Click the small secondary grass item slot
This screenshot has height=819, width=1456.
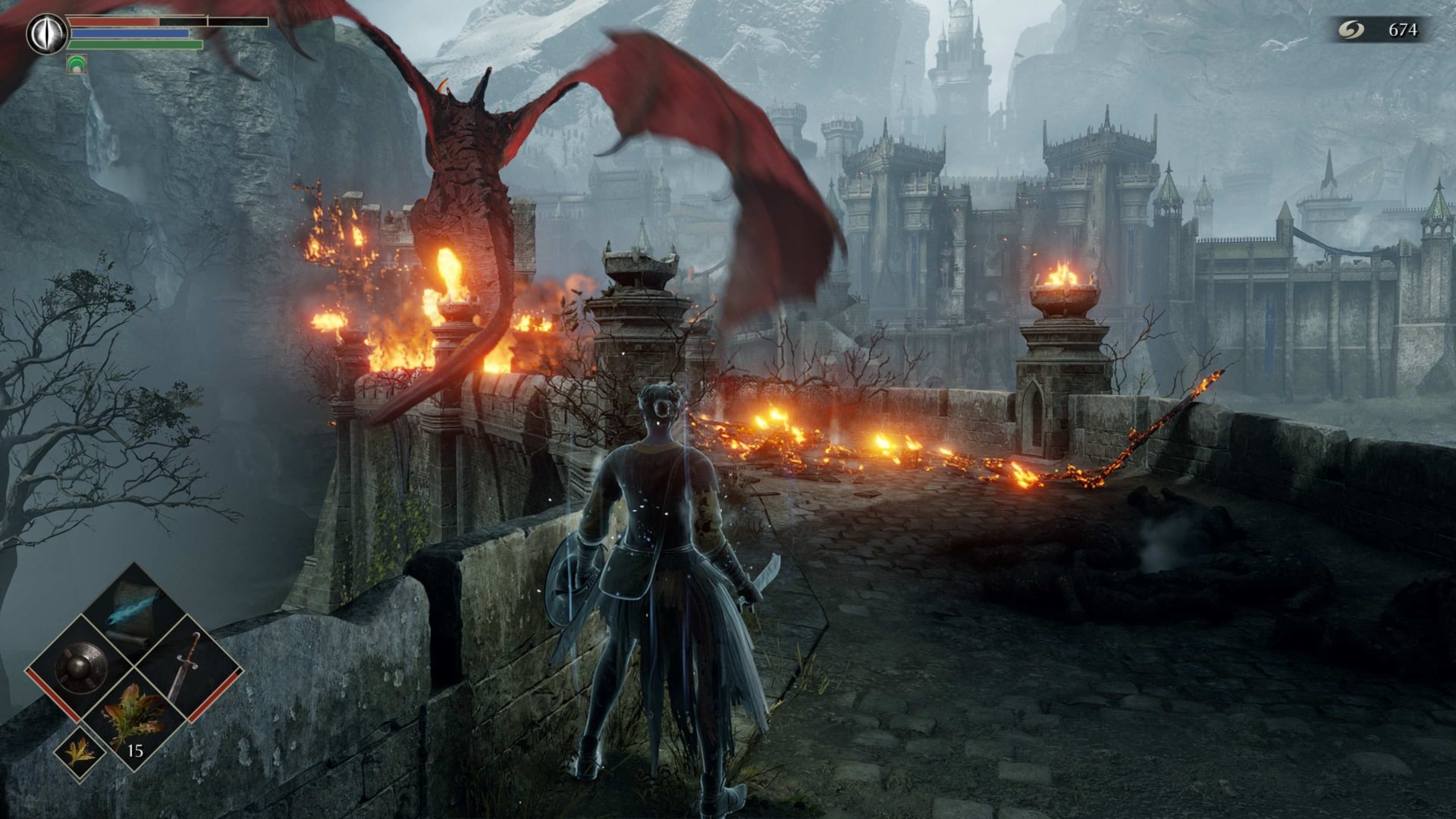coord(80,753)
